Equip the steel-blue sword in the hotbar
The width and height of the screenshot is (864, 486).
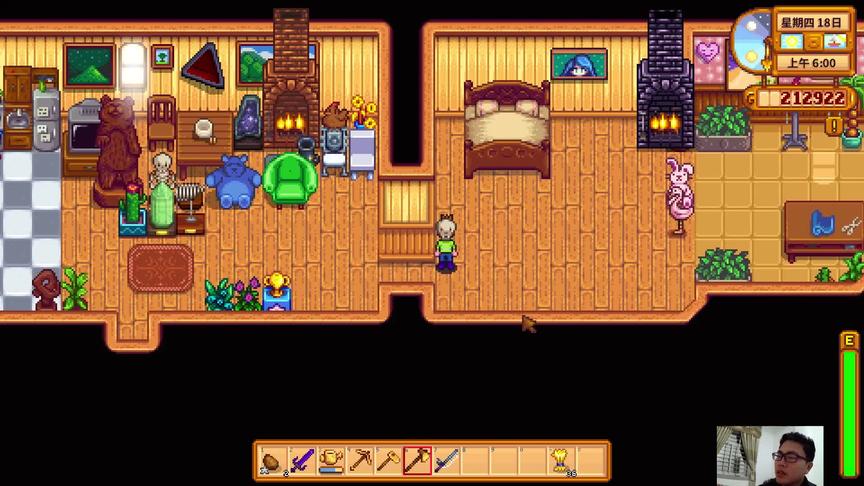coord(447,461)
